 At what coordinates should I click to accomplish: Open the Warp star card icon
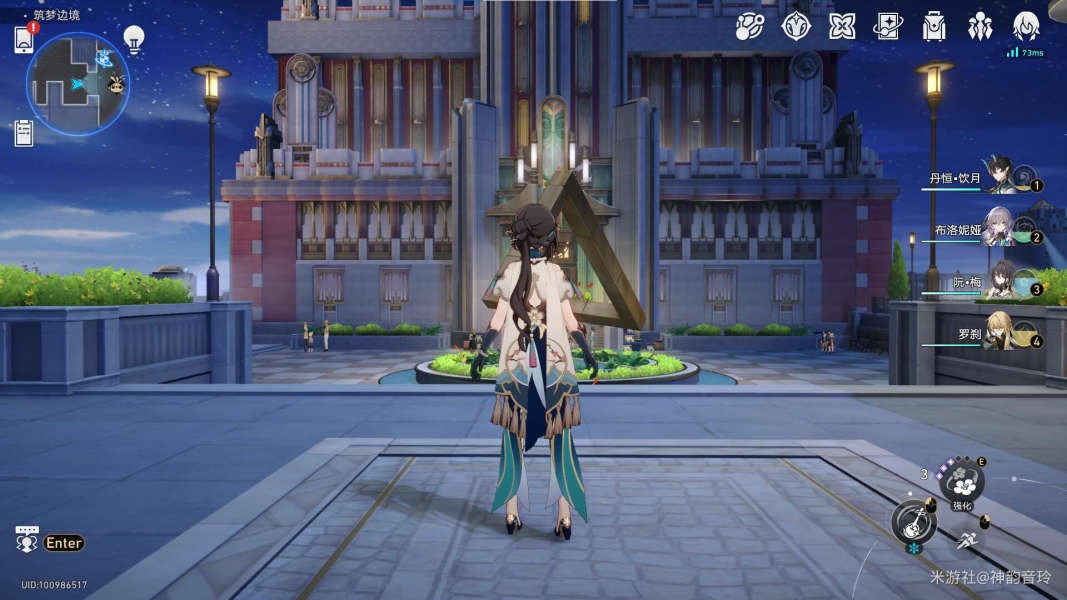pos(888,26)
